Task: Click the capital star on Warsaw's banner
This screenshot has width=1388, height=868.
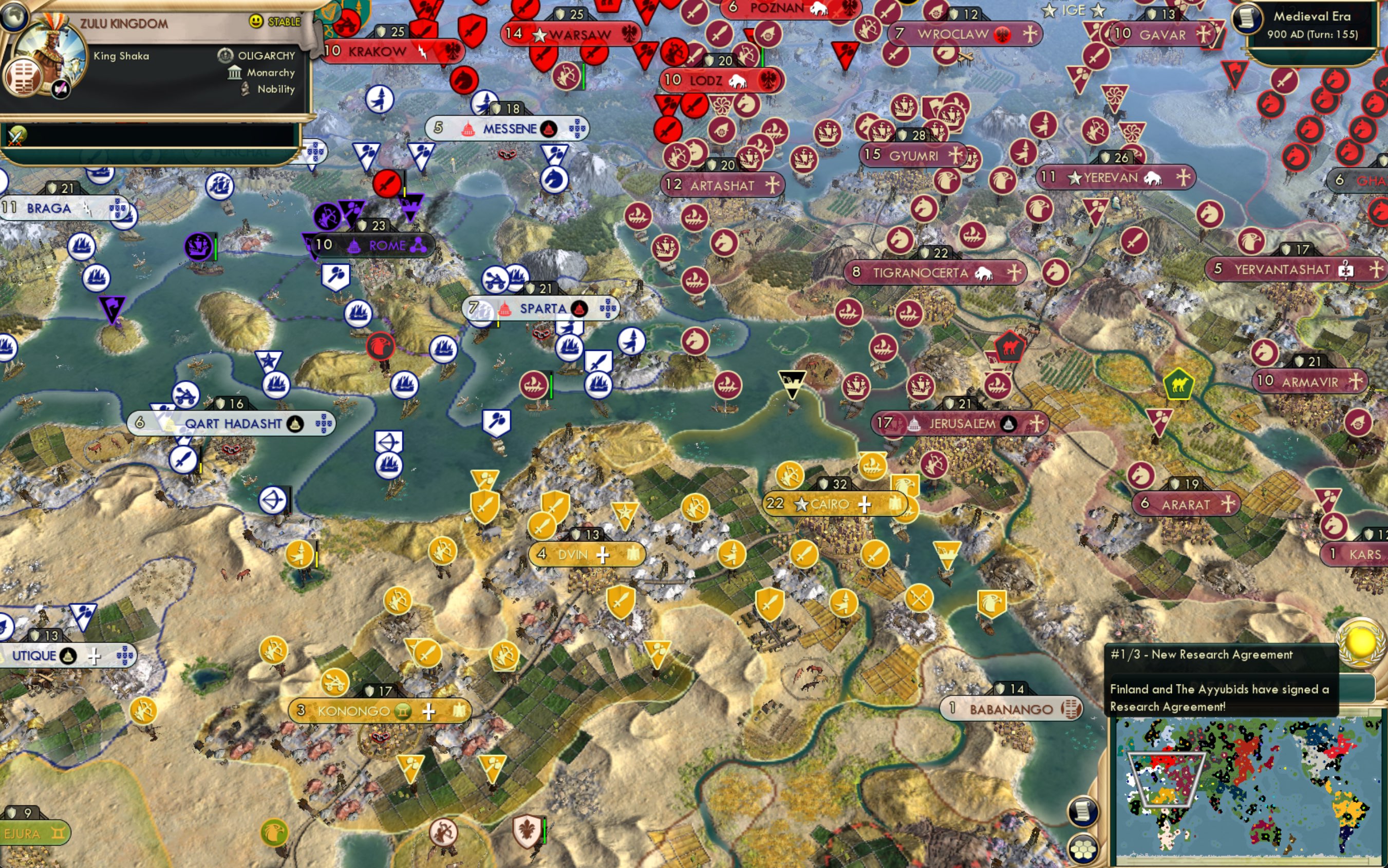Action: (x=539, y=34)
